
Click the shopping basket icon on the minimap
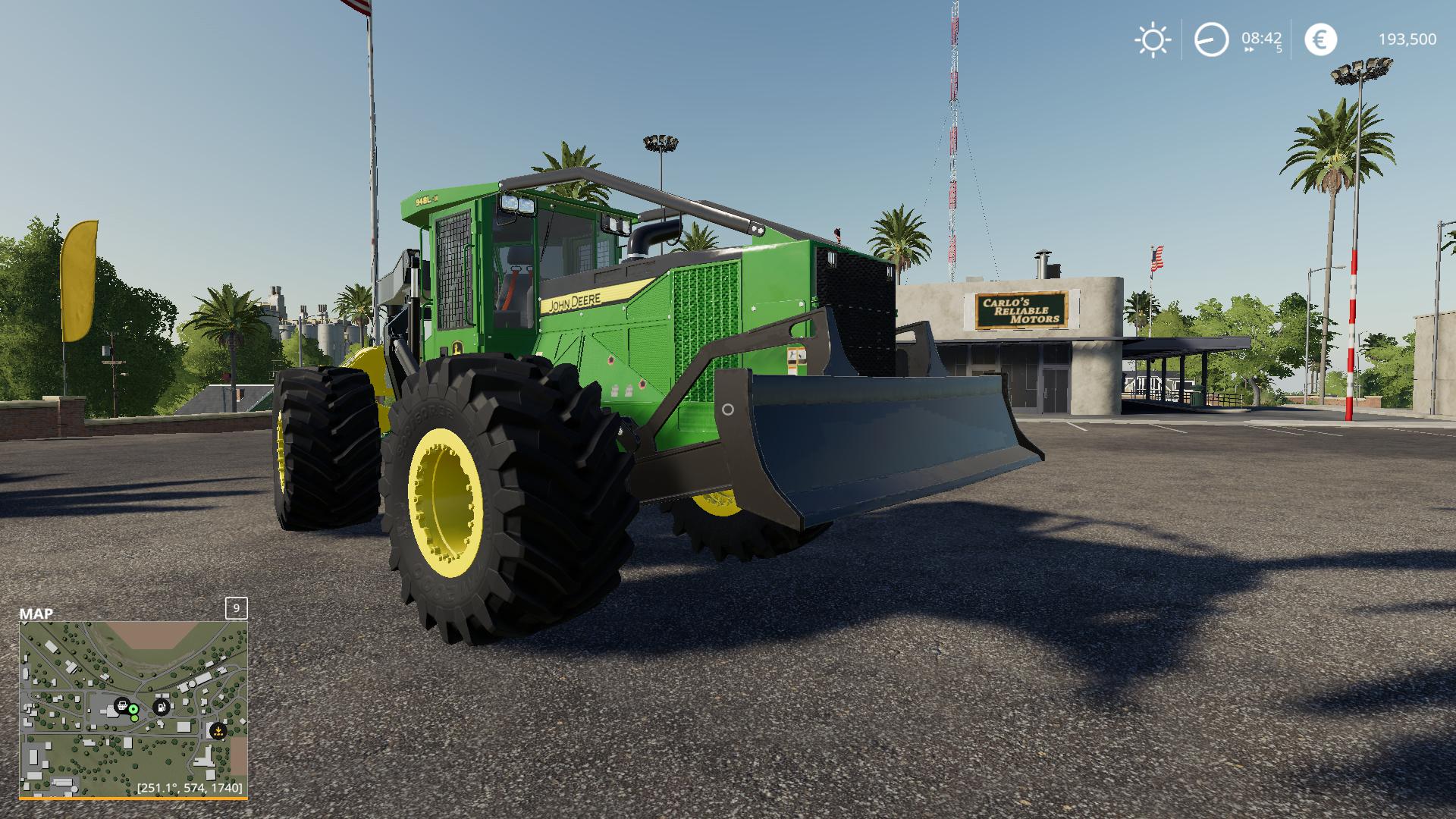(x=121, y=706)
